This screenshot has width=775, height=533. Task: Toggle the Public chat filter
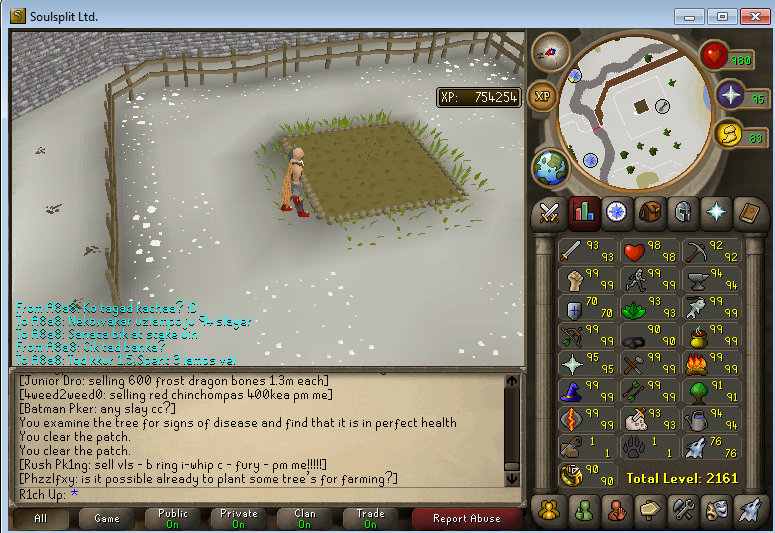(174, 518)
